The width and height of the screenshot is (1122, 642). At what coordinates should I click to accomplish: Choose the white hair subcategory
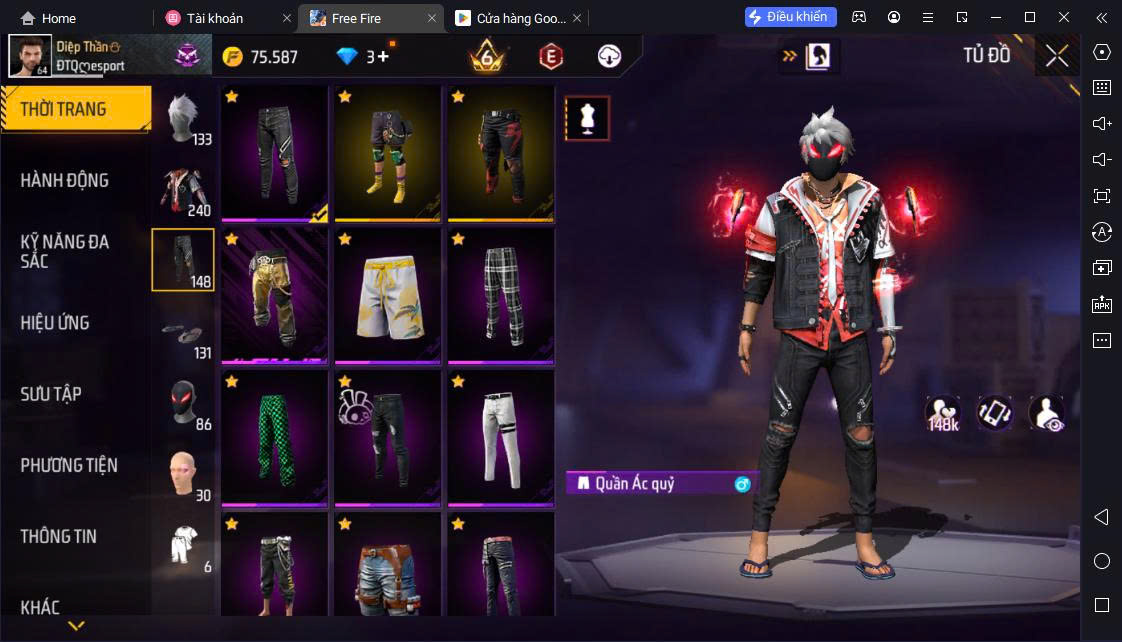[x=184, y=120]
